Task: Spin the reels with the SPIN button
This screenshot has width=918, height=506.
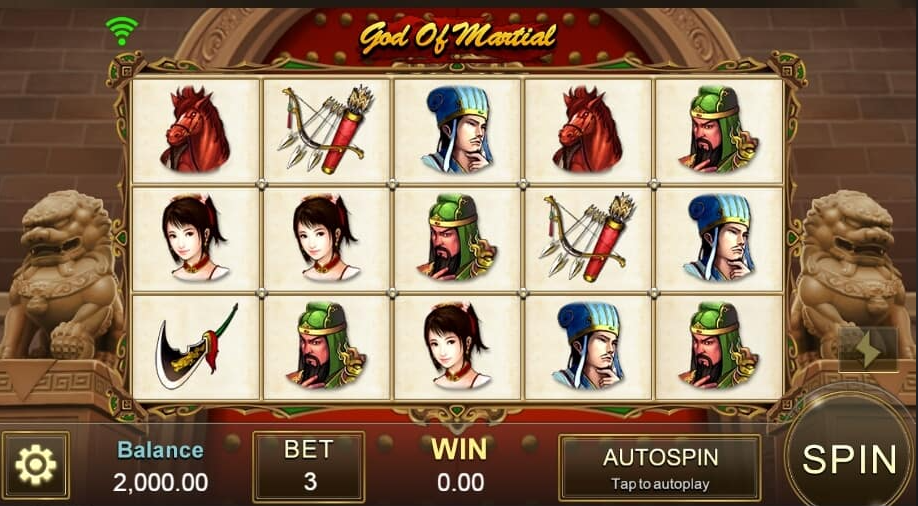Action: coord(849,459)
